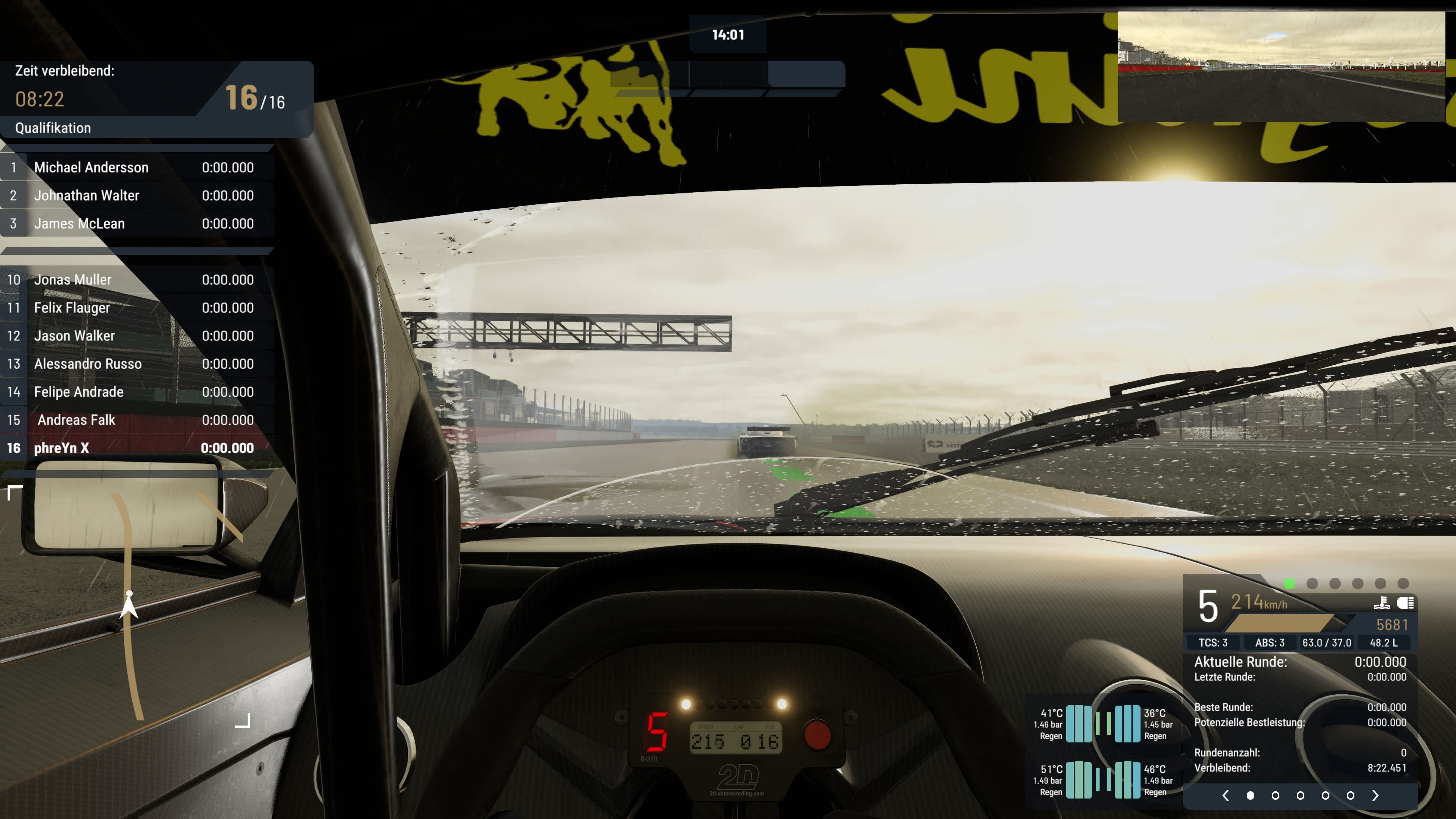Screen dimensions: 1456x819
Task: Open the virtual rear-view mirror display
Action: point(1281,67)
